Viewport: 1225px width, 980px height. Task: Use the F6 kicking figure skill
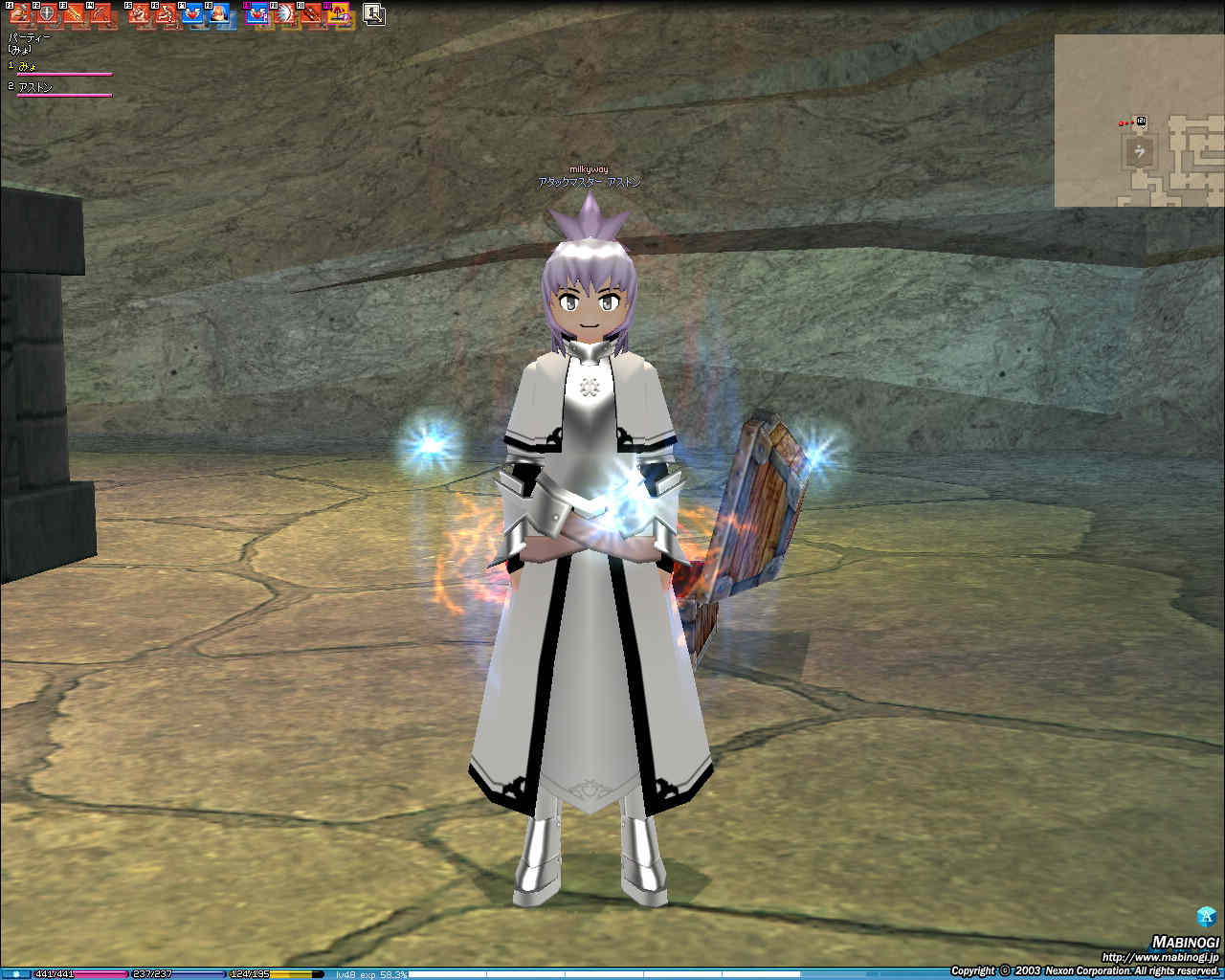(x=167, y=14)
